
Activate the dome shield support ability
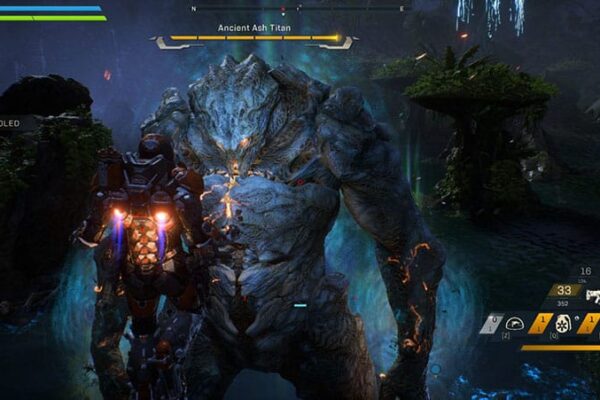coord(516,324)
